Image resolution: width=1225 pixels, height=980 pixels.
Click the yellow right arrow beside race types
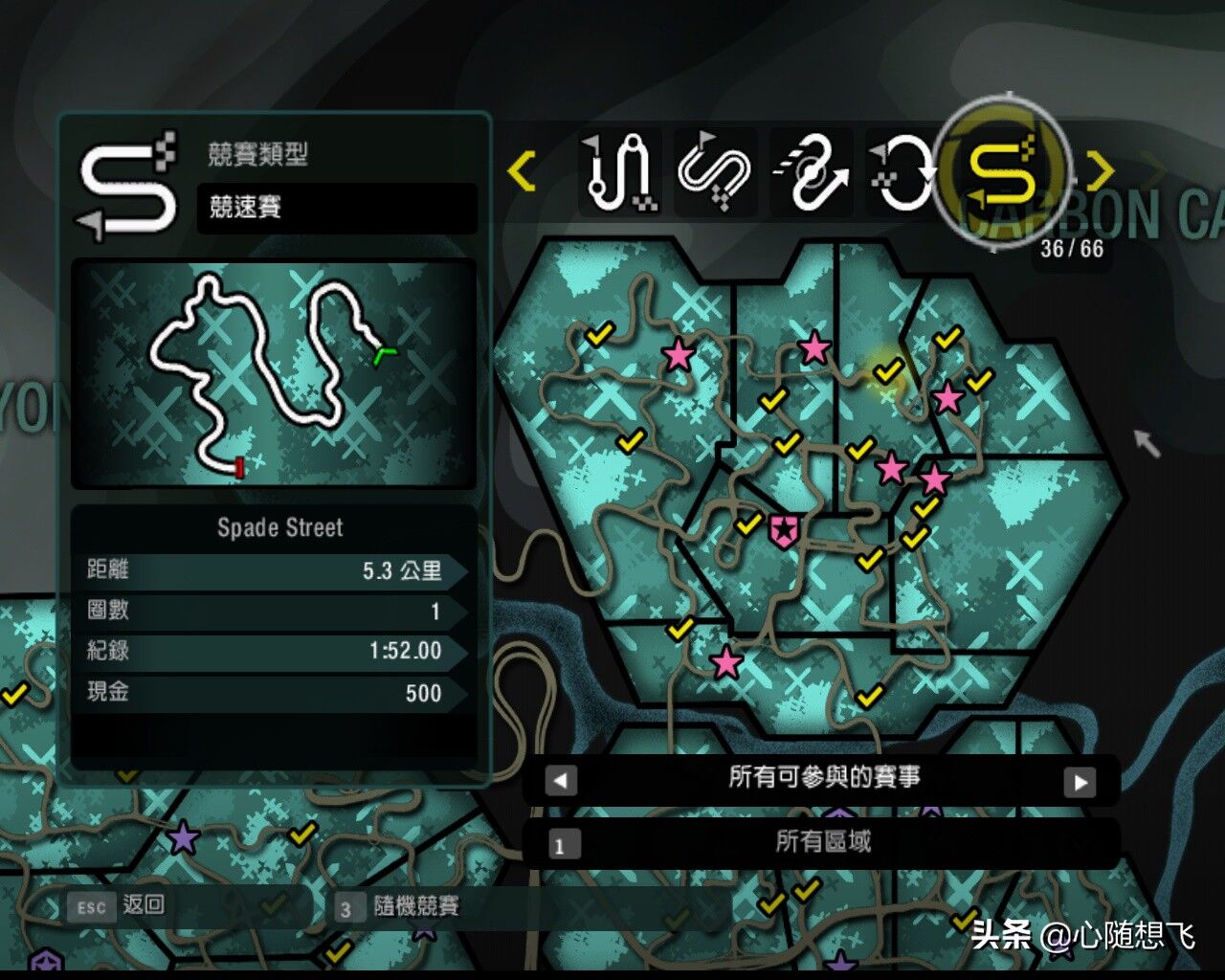(x=1101, y=172)
